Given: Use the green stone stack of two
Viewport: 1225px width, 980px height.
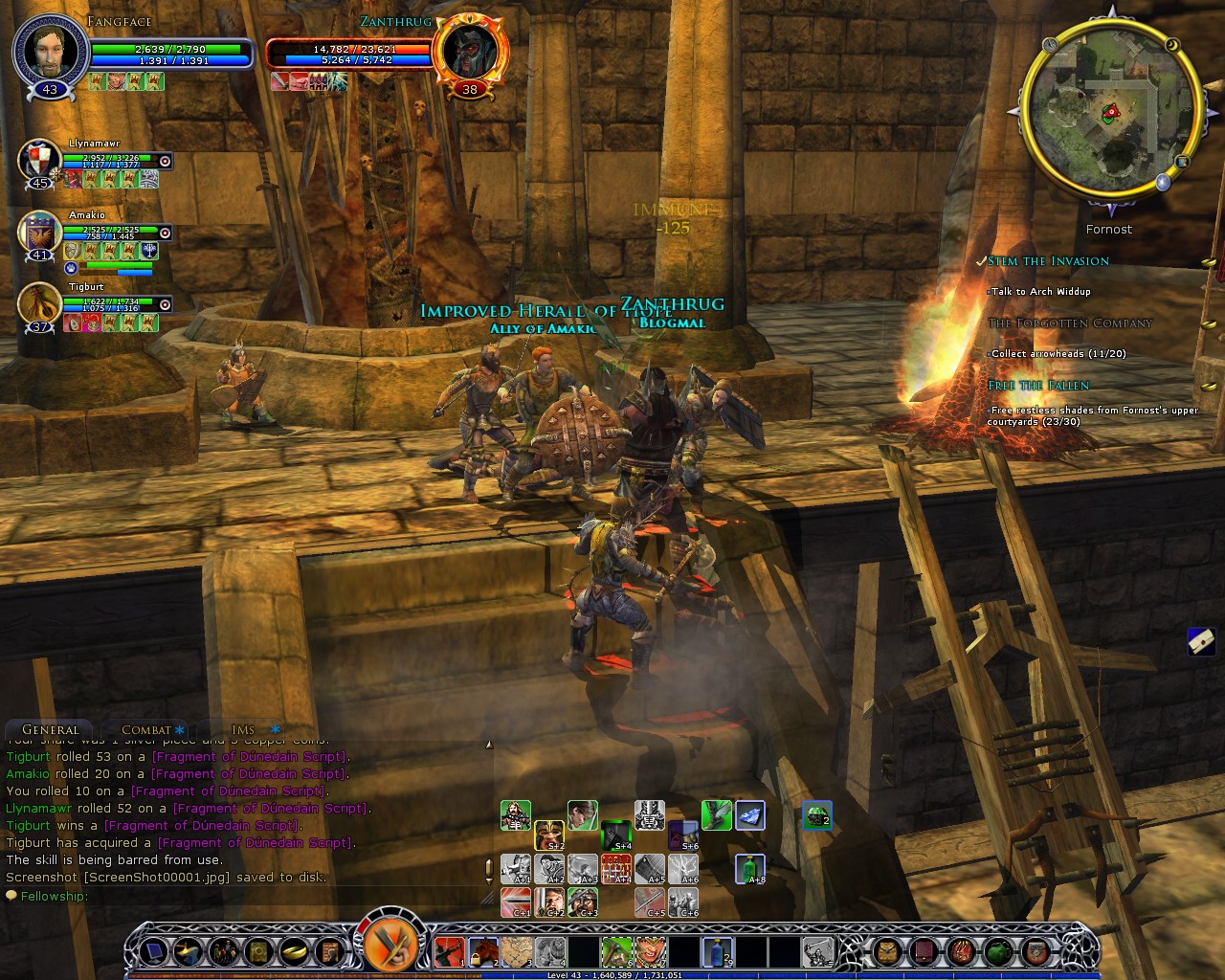Looking at the screenshot, I should coord(816,815).
